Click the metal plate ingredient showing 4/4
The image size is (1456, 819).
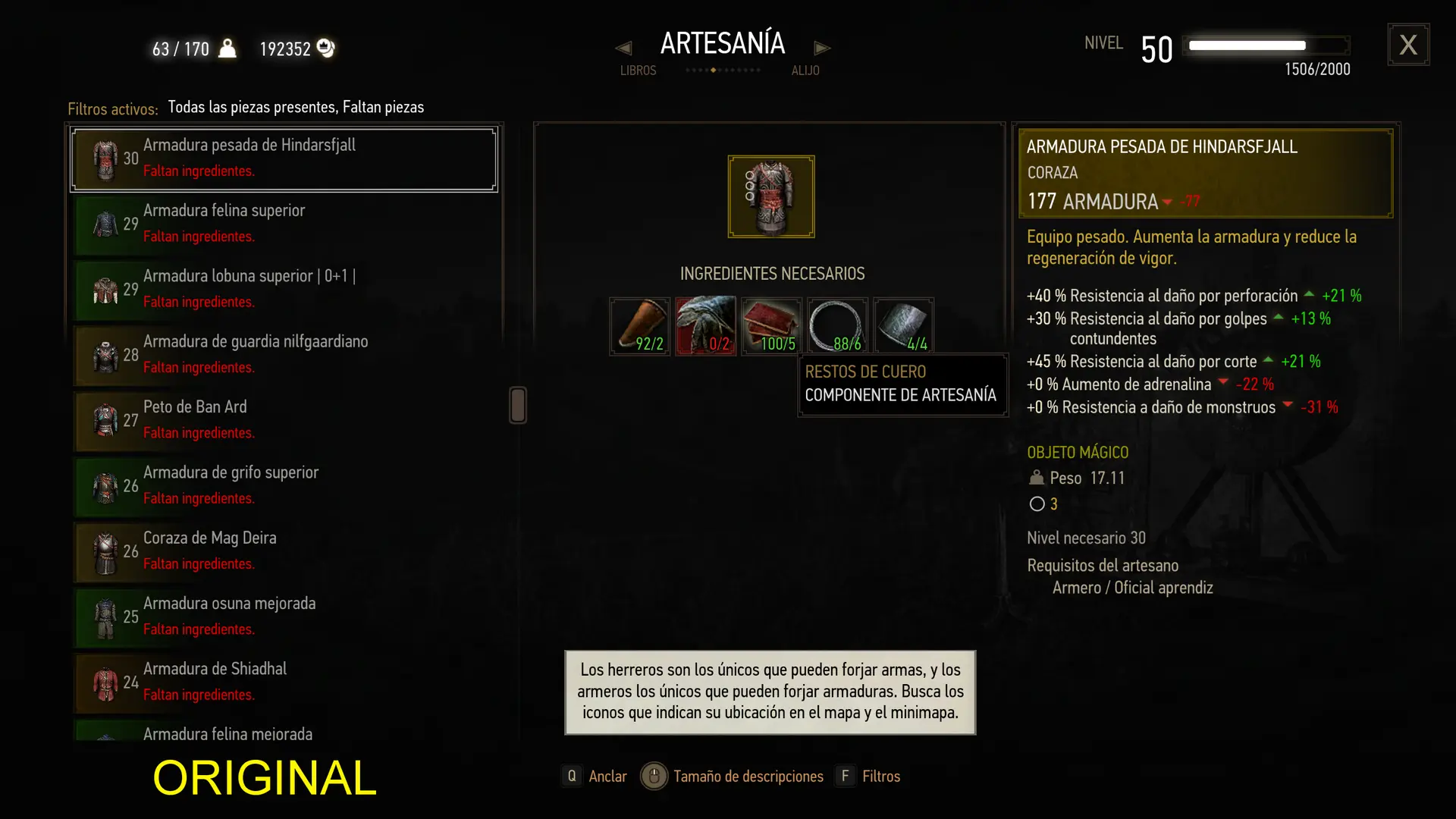coord(903,326)
